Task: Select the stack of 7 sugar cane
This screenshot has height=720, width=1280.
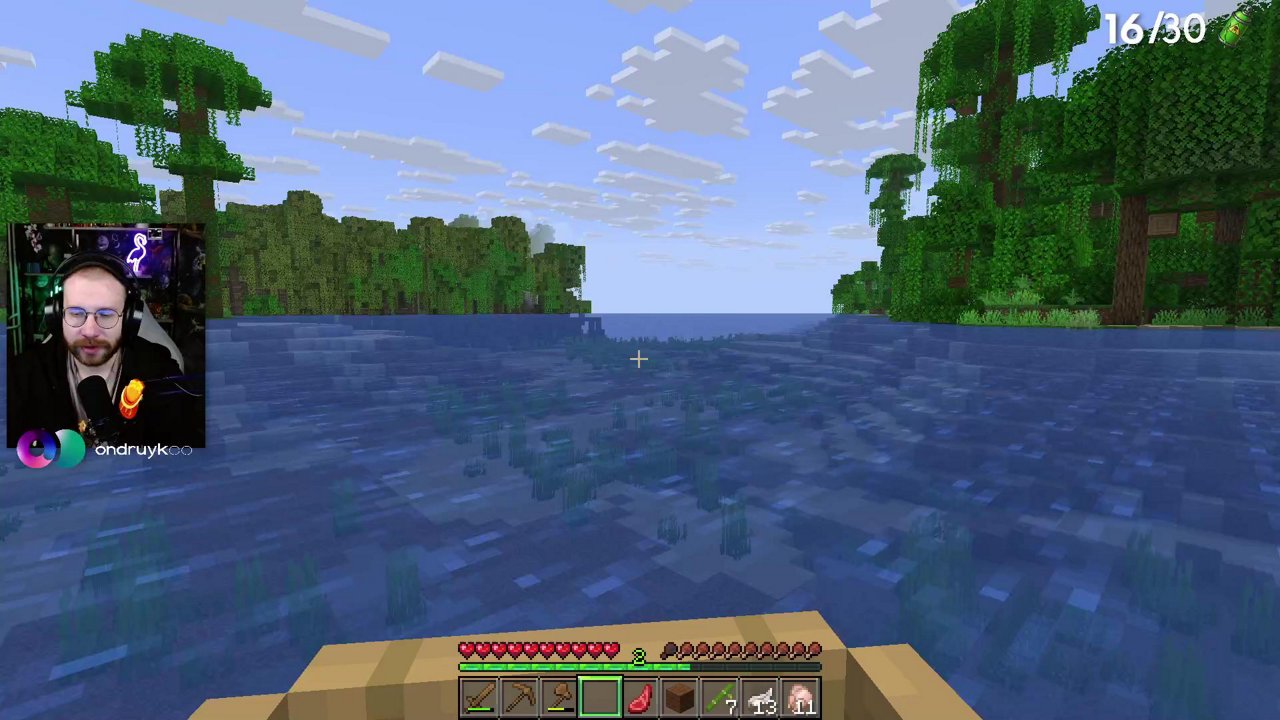Action: (722, 695)
